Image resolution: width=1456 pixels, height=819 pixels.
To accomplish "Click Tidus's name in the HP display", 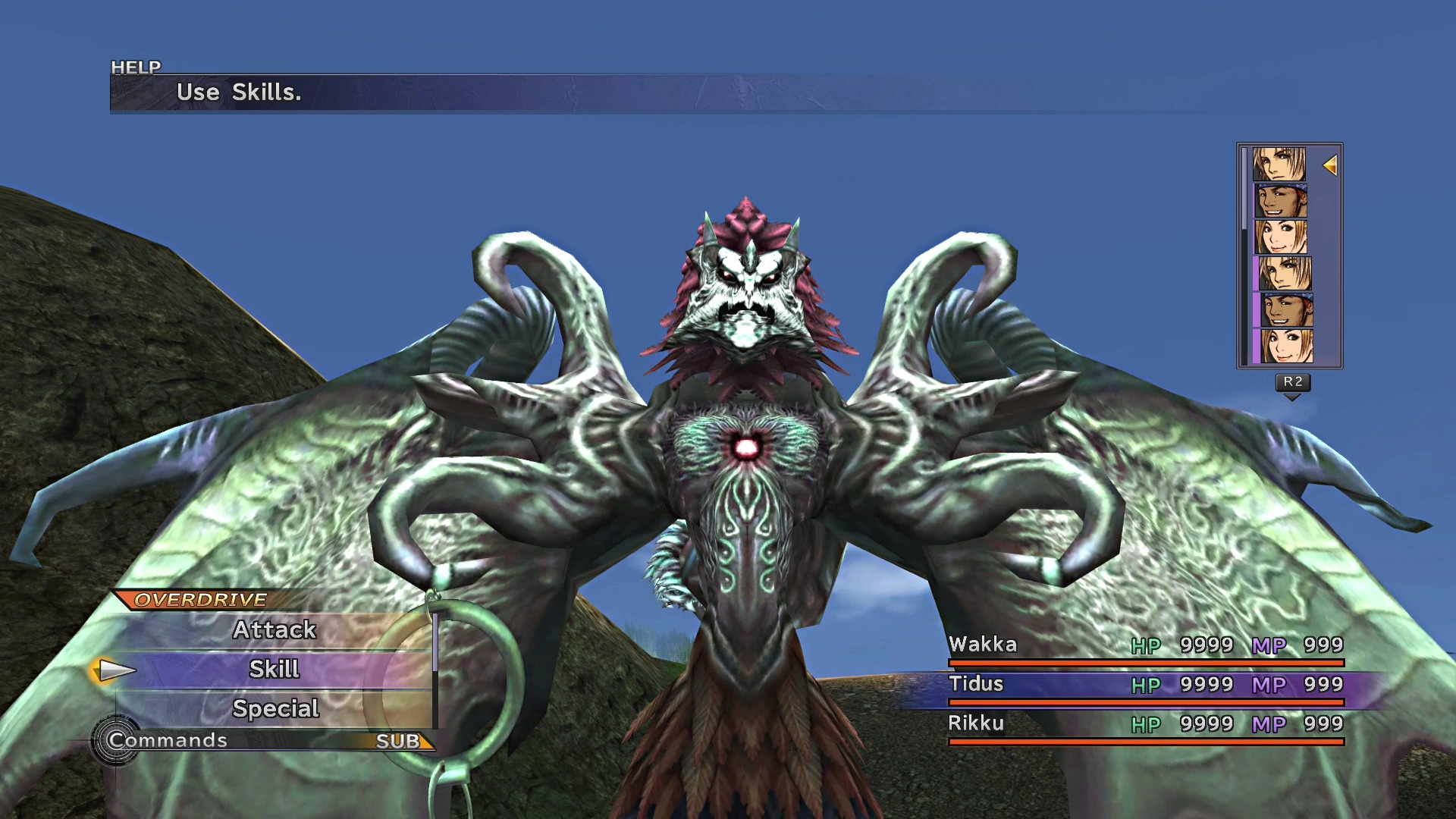I will (978, 684).
